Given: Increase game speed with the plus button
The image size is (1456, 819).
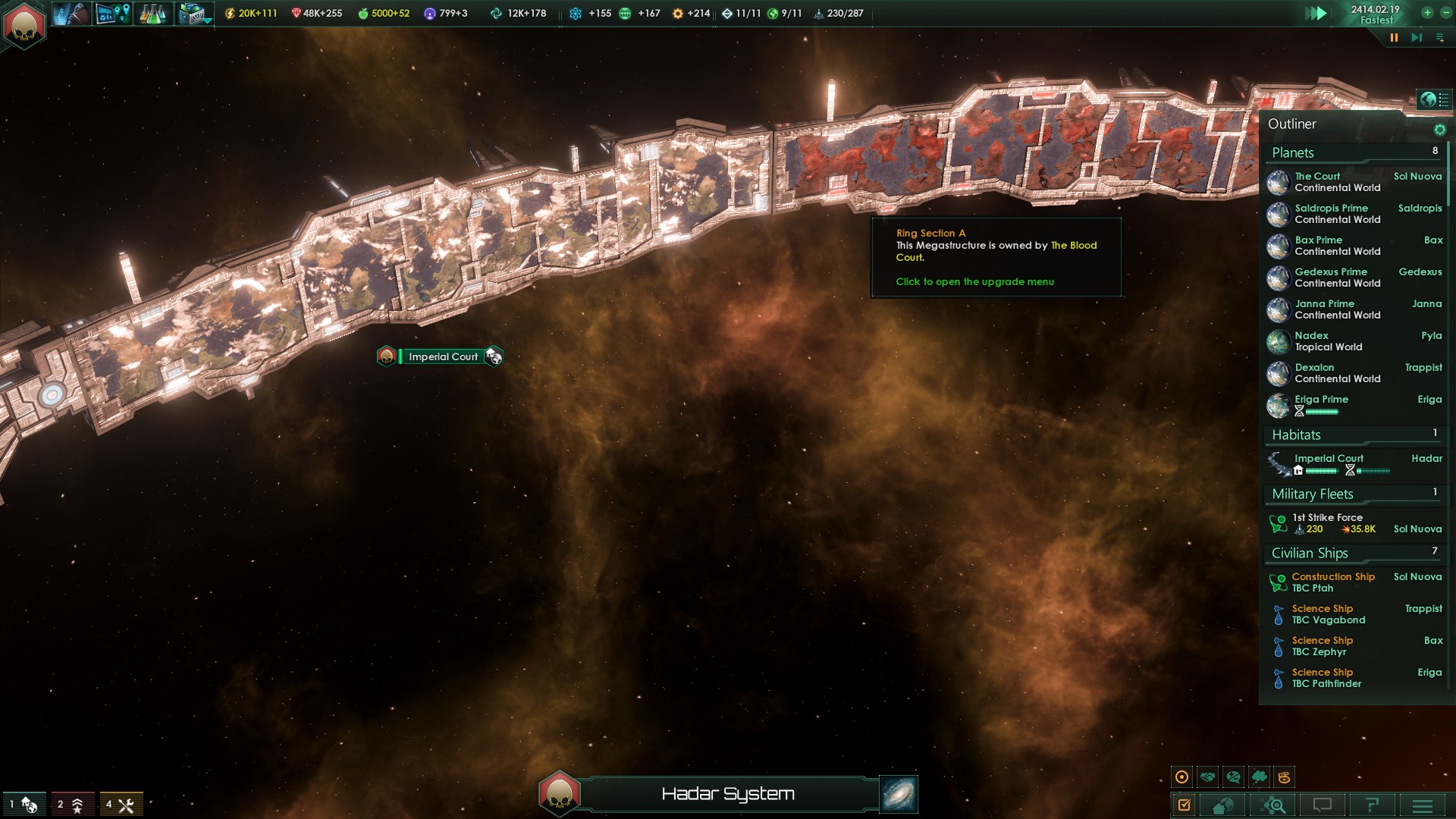Looking at the screenshot, I should tap(1427, 13).
